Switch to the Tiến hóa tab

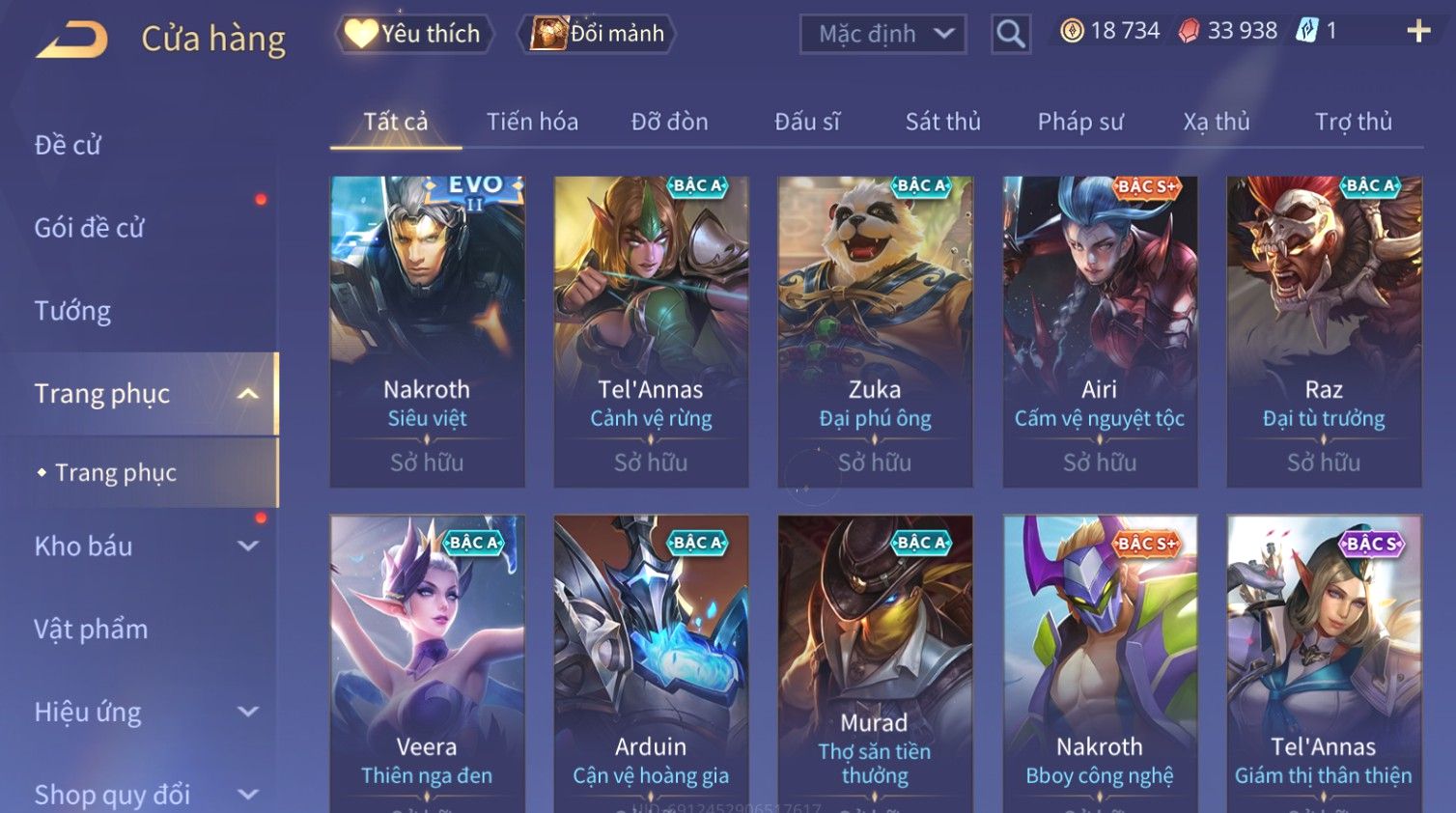tap(532, 122)
